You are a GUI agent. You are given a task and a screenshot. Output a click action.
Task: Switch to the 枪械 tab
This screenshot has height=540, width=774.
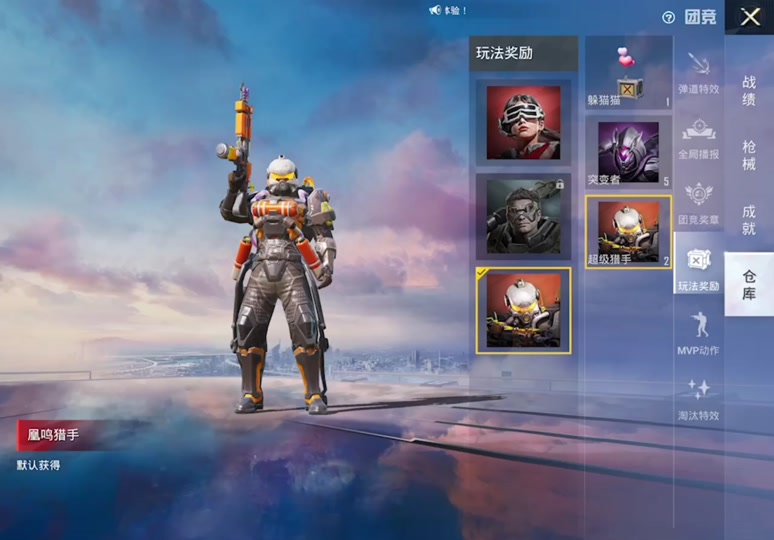click(749, 155)
